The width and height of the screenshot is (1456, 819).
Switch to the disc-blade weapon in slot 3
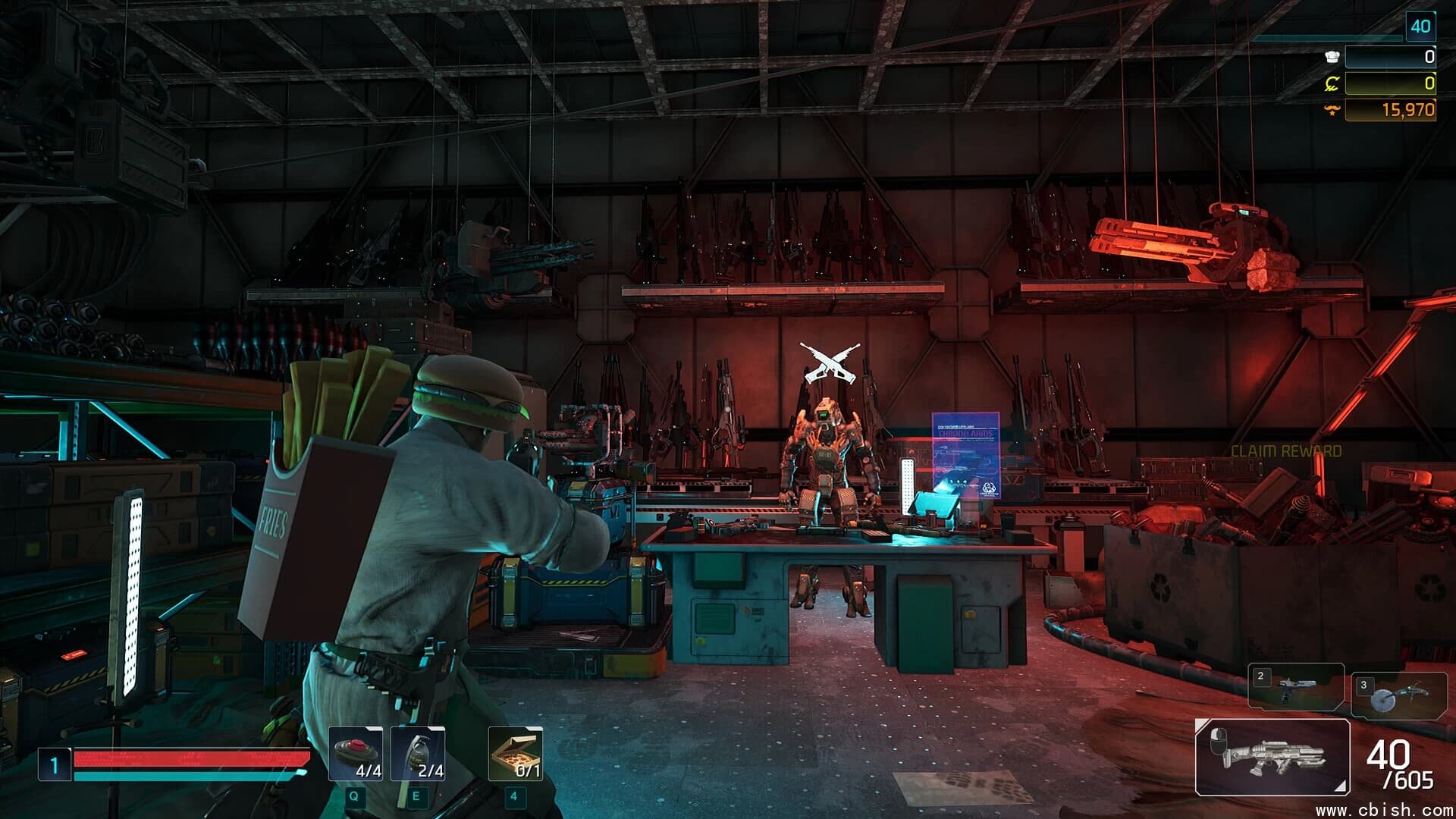(1398, 695)
